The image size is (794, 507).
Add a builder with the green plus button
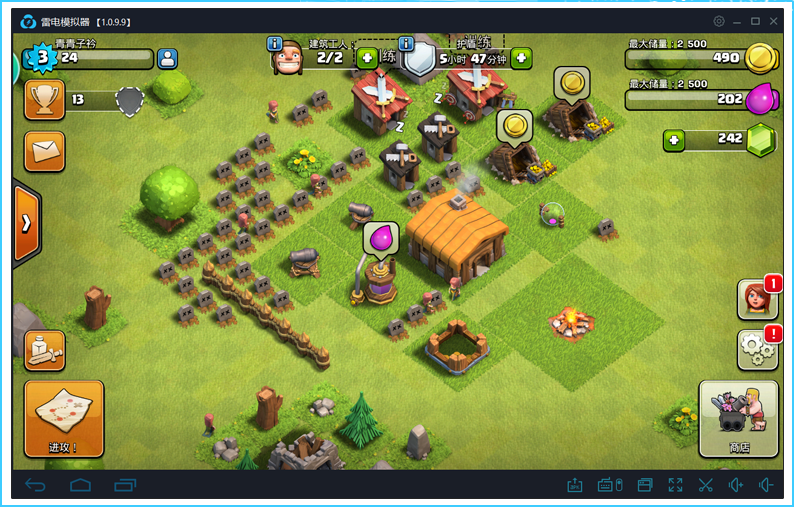tap(367, 58)
